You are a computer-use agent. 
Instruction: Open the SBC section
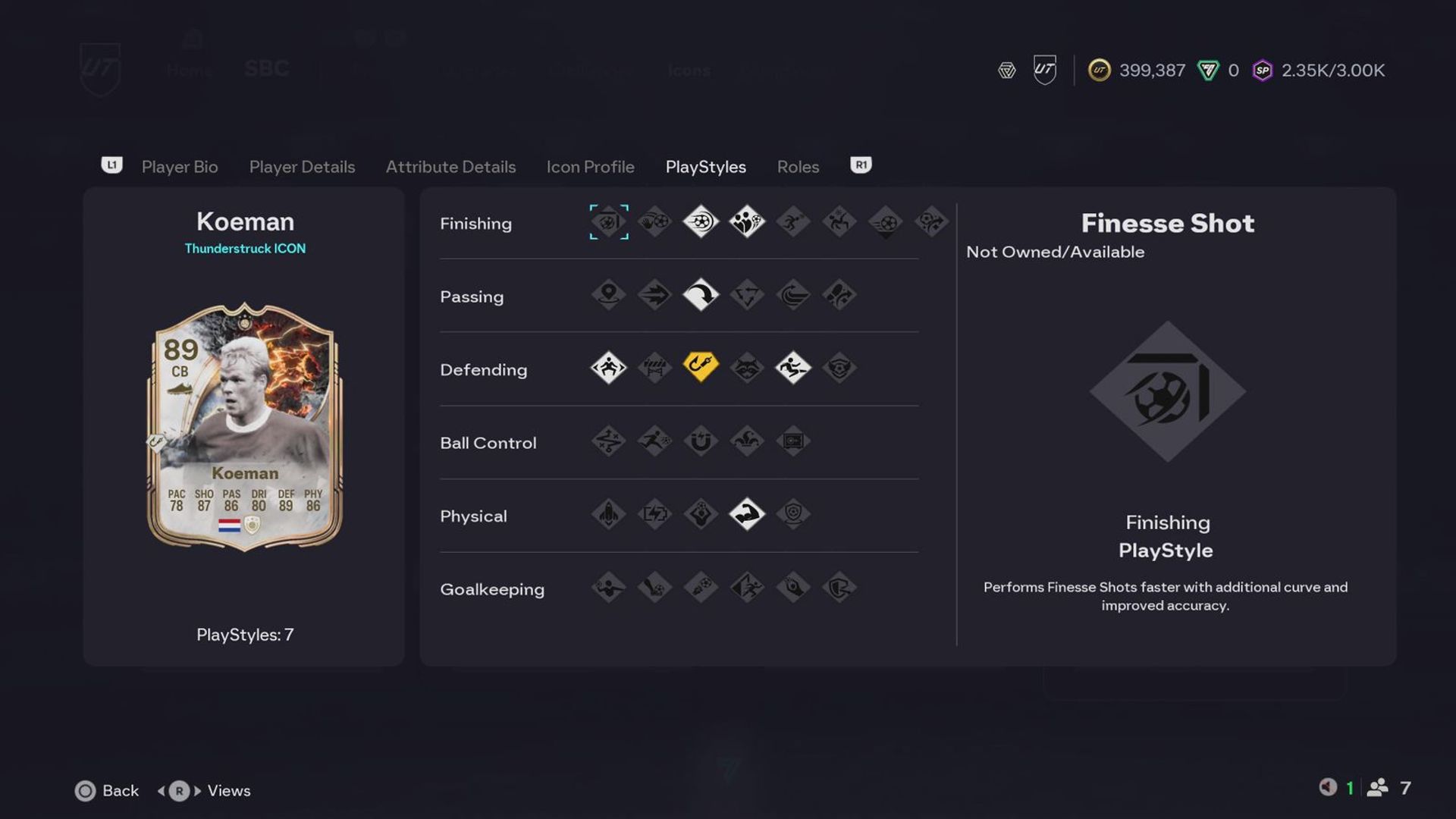[266, 68]
